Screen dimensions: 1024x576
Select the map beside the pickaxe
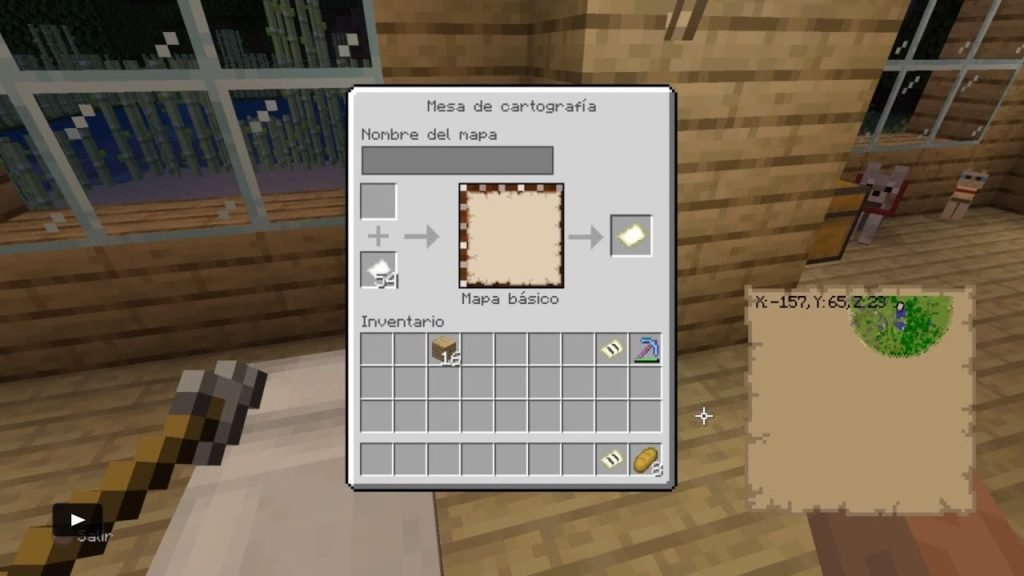tap(612, 349)
